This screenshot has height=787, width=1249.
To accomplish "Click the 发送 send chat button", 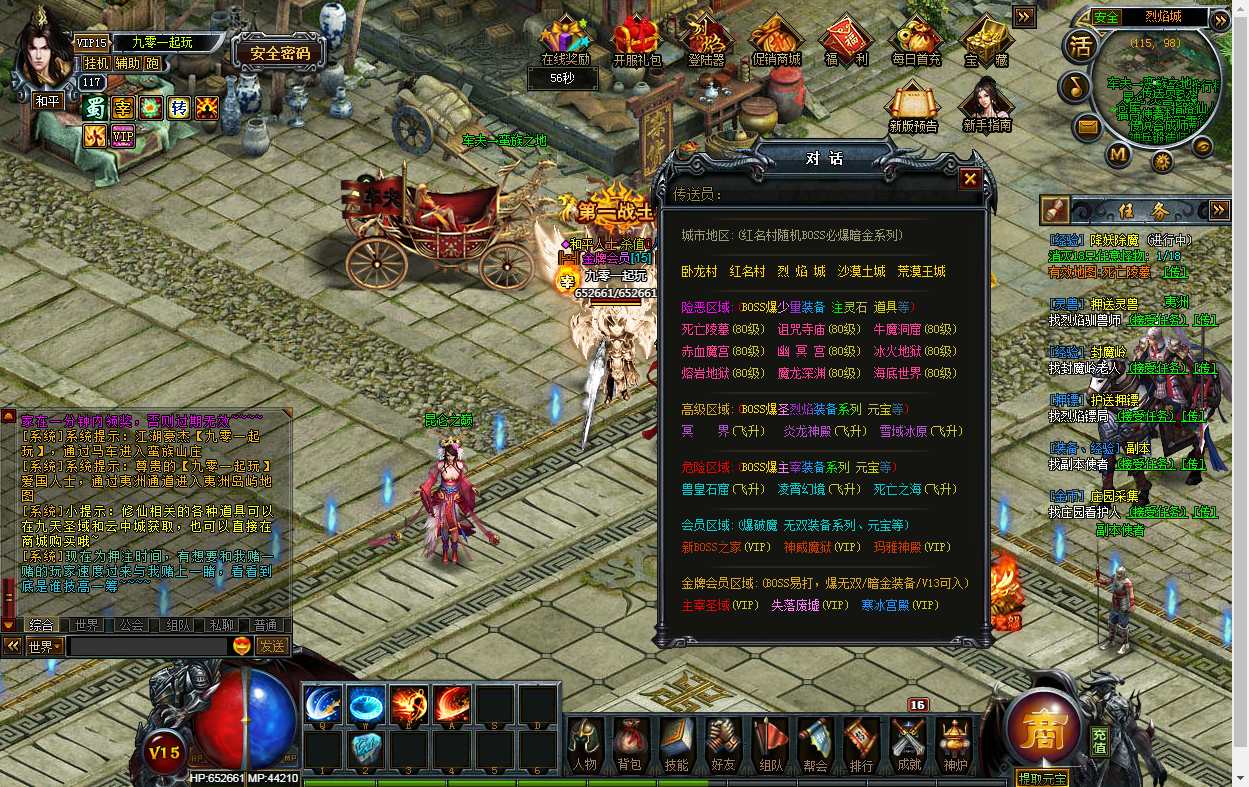I will tap(272, 646).
